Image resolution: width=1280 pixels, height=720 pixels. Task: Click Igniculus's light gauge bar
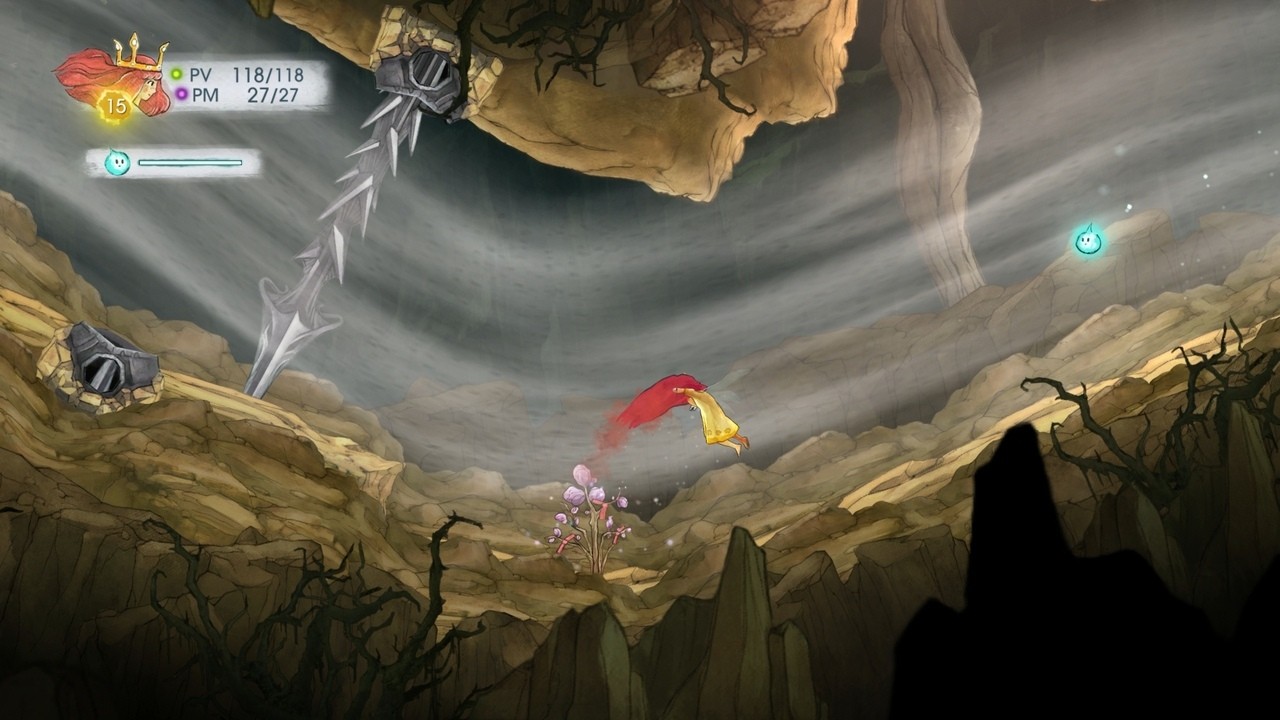click(x=190, y=160)
